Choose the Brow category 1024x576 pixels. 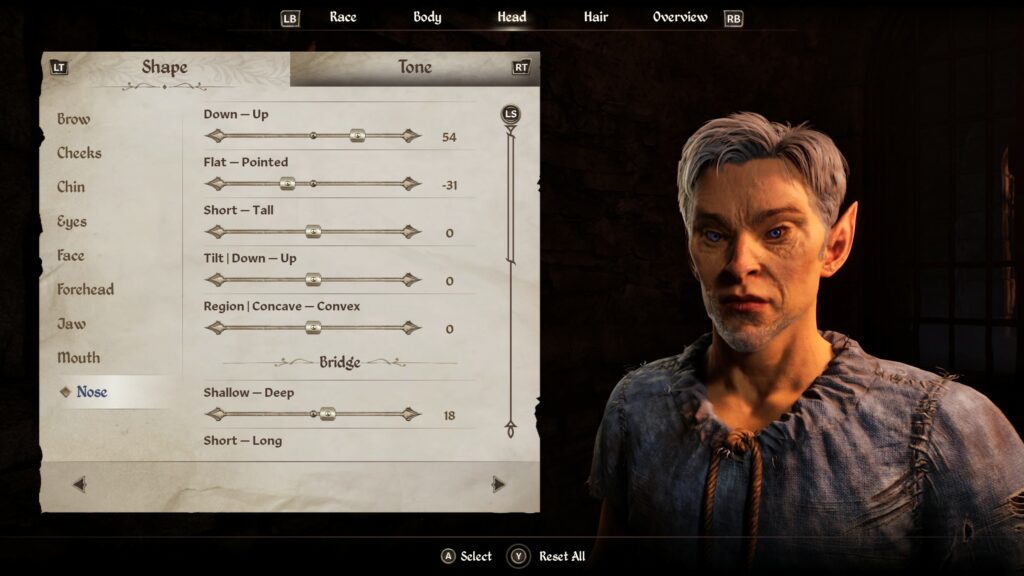[74, 119]
